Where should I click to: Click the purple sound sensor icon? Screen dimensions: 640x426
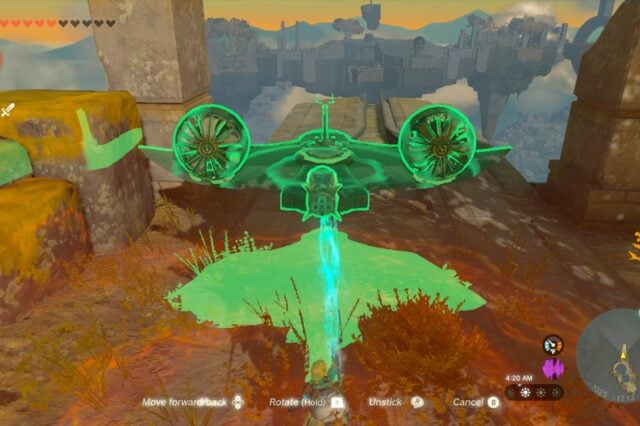pos(553,368)
